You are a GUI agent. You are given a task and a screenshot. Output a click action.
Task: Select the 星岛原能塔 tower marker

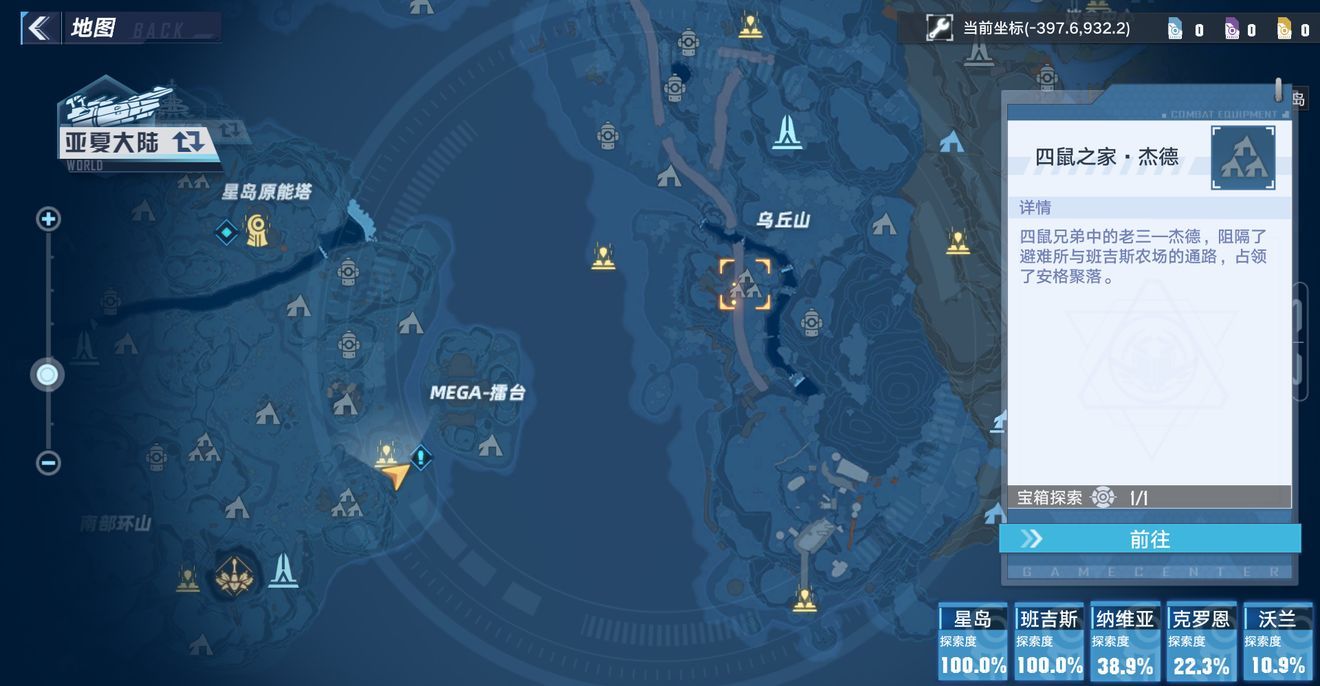coord(258,231)
